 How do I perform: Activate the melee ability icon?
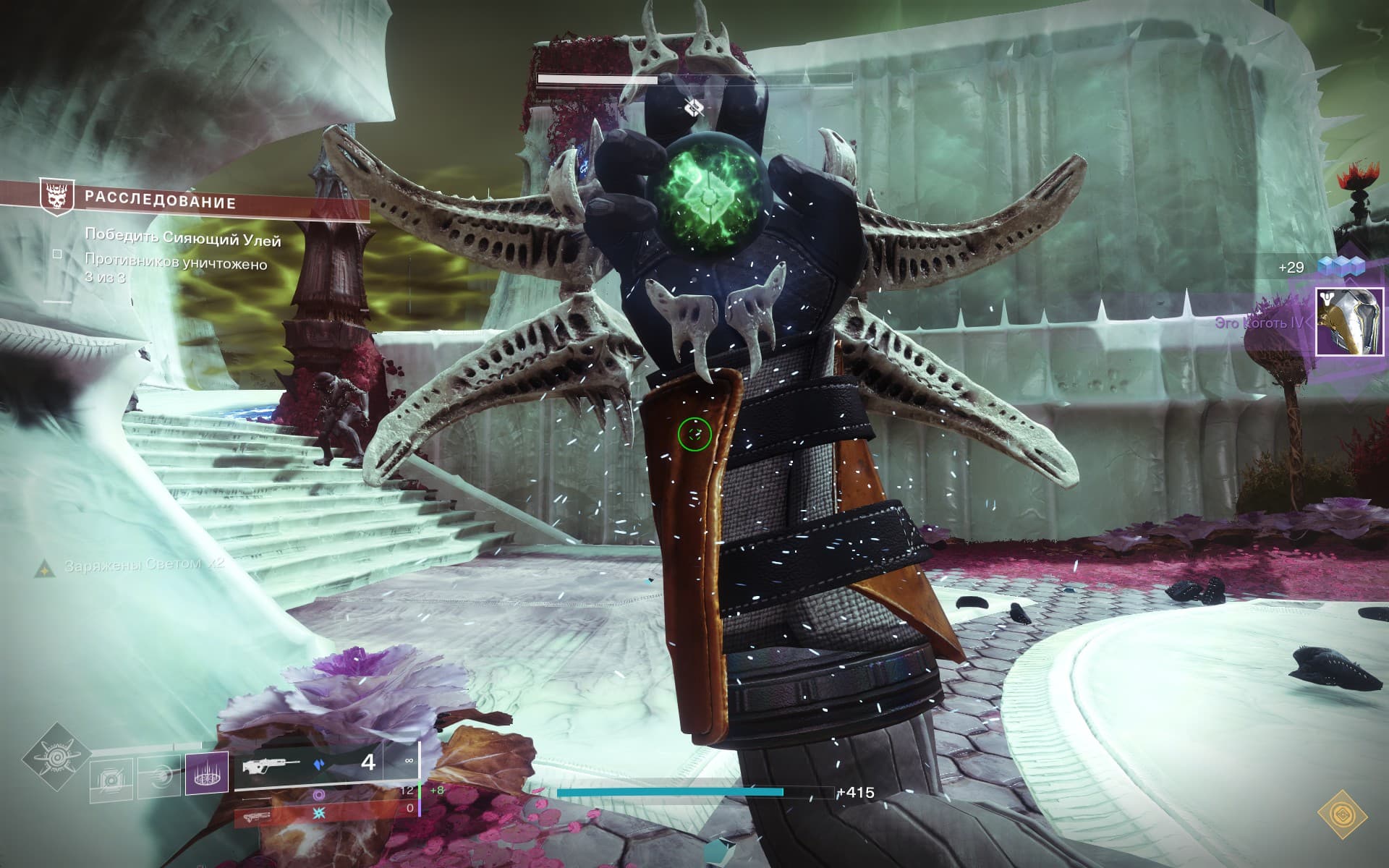coord(159,778)
